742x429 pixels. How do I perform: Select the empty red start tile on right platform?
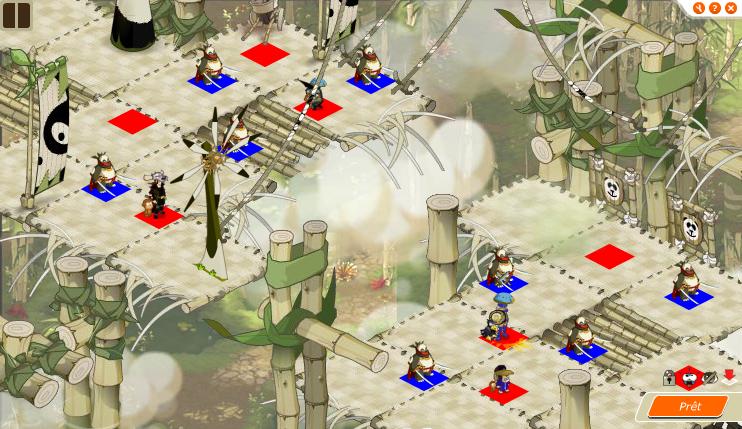[609, 255]
